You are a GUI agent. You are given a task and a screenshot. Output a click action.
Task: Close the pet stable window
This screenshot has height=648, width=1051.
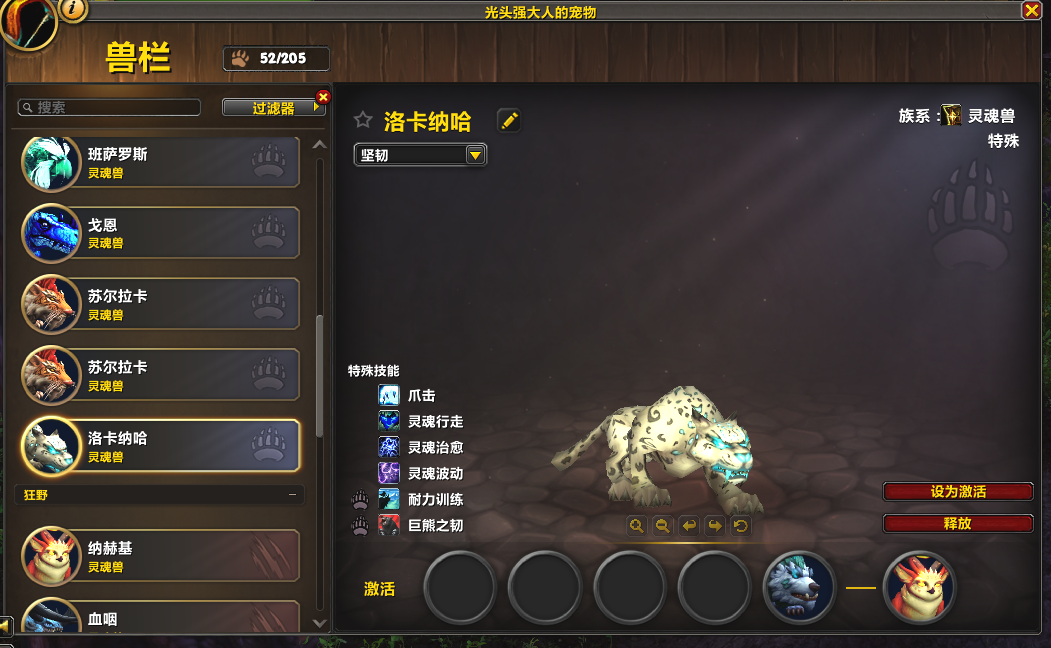pos(1031,10)
